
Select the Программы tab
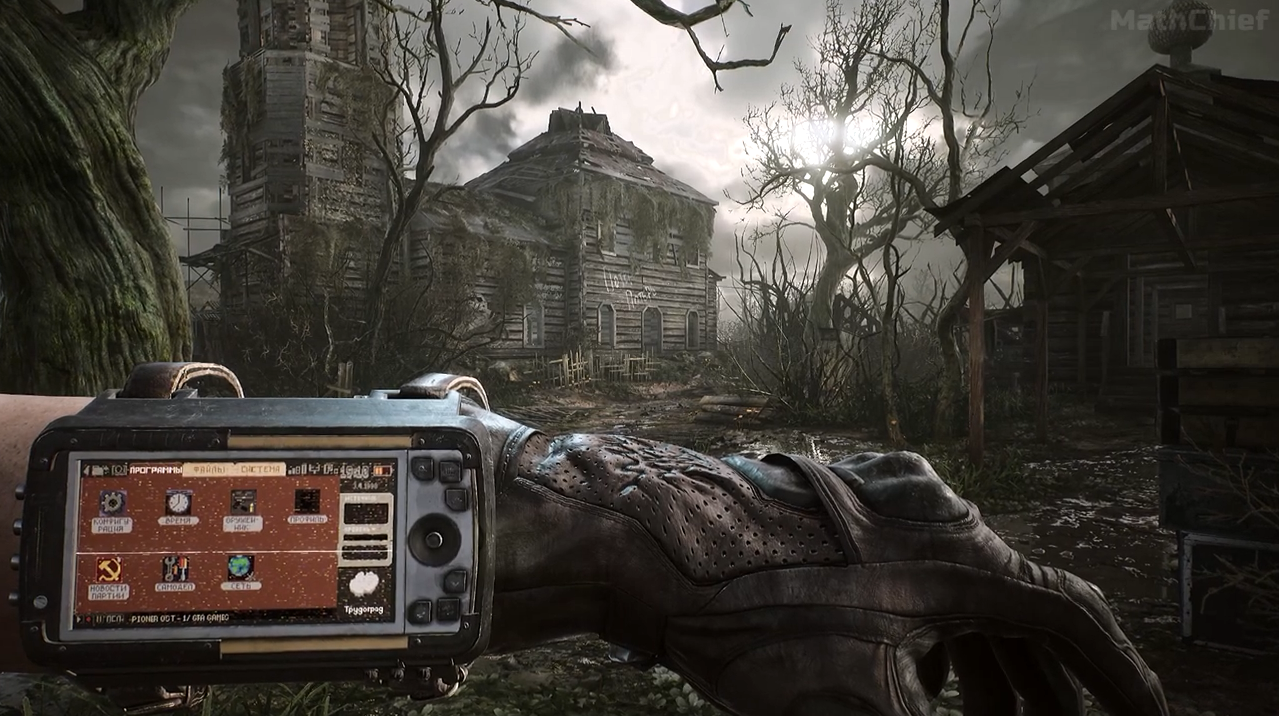155,469
